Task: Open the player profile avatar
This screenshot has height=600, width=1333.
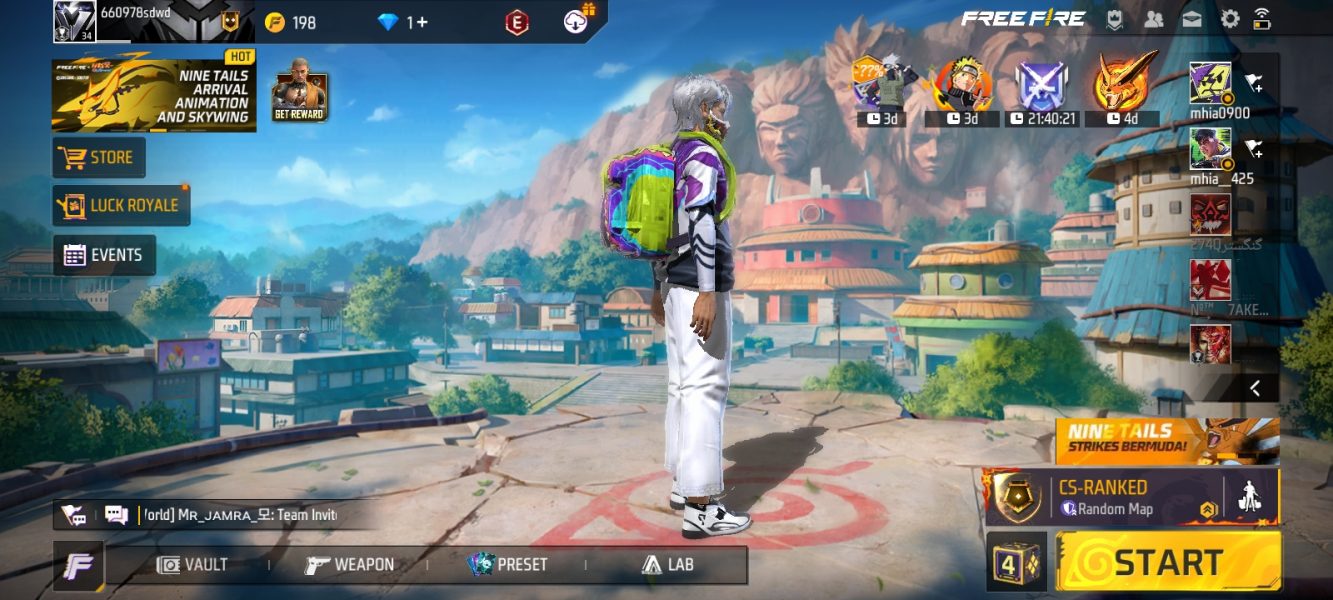Action: click(74, 21)
